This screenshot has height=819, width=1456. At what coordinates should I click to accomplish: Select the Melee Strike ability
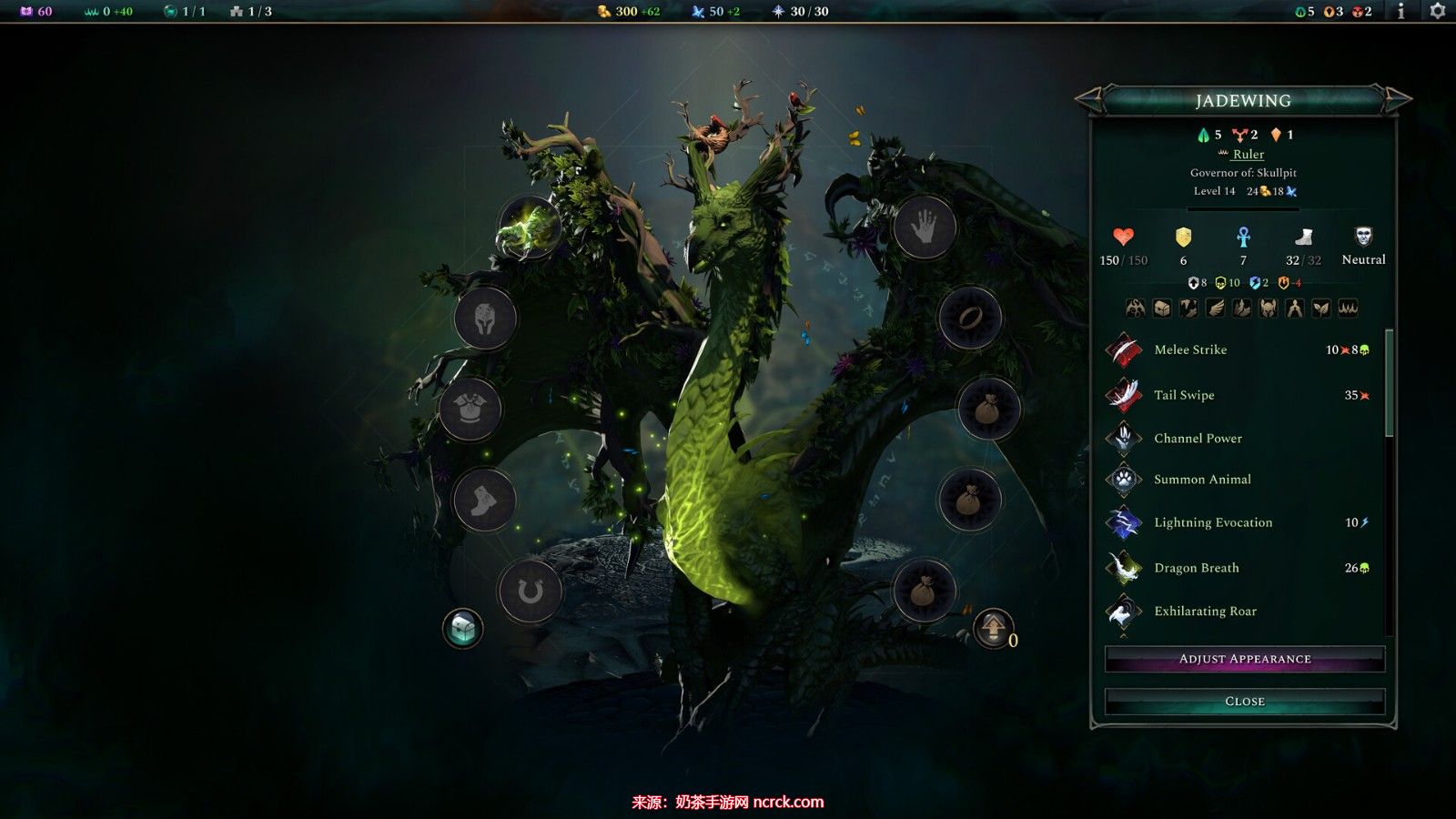point(1190,349)
